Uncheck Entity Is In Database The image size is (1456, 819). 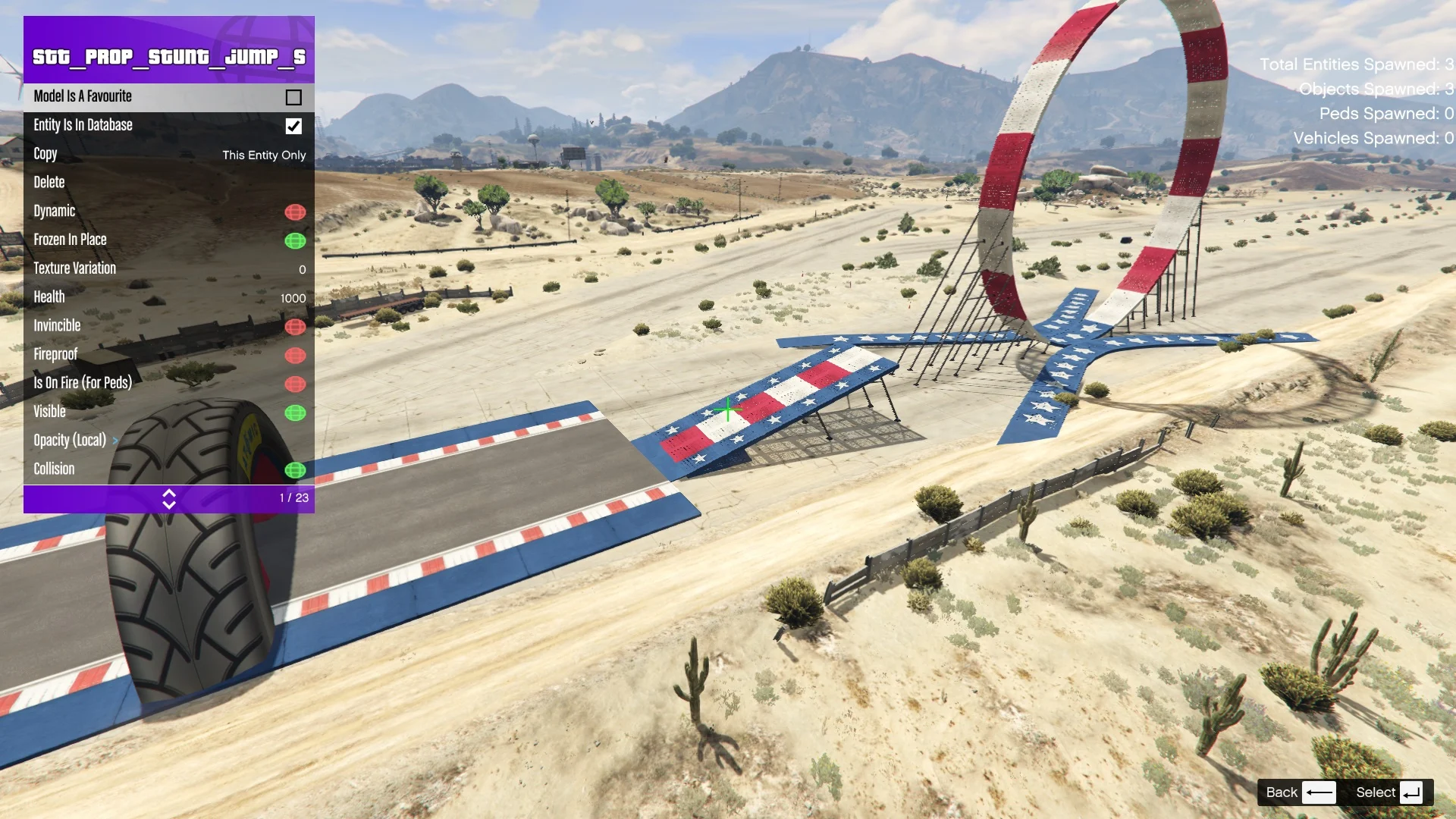pos(293,127)
